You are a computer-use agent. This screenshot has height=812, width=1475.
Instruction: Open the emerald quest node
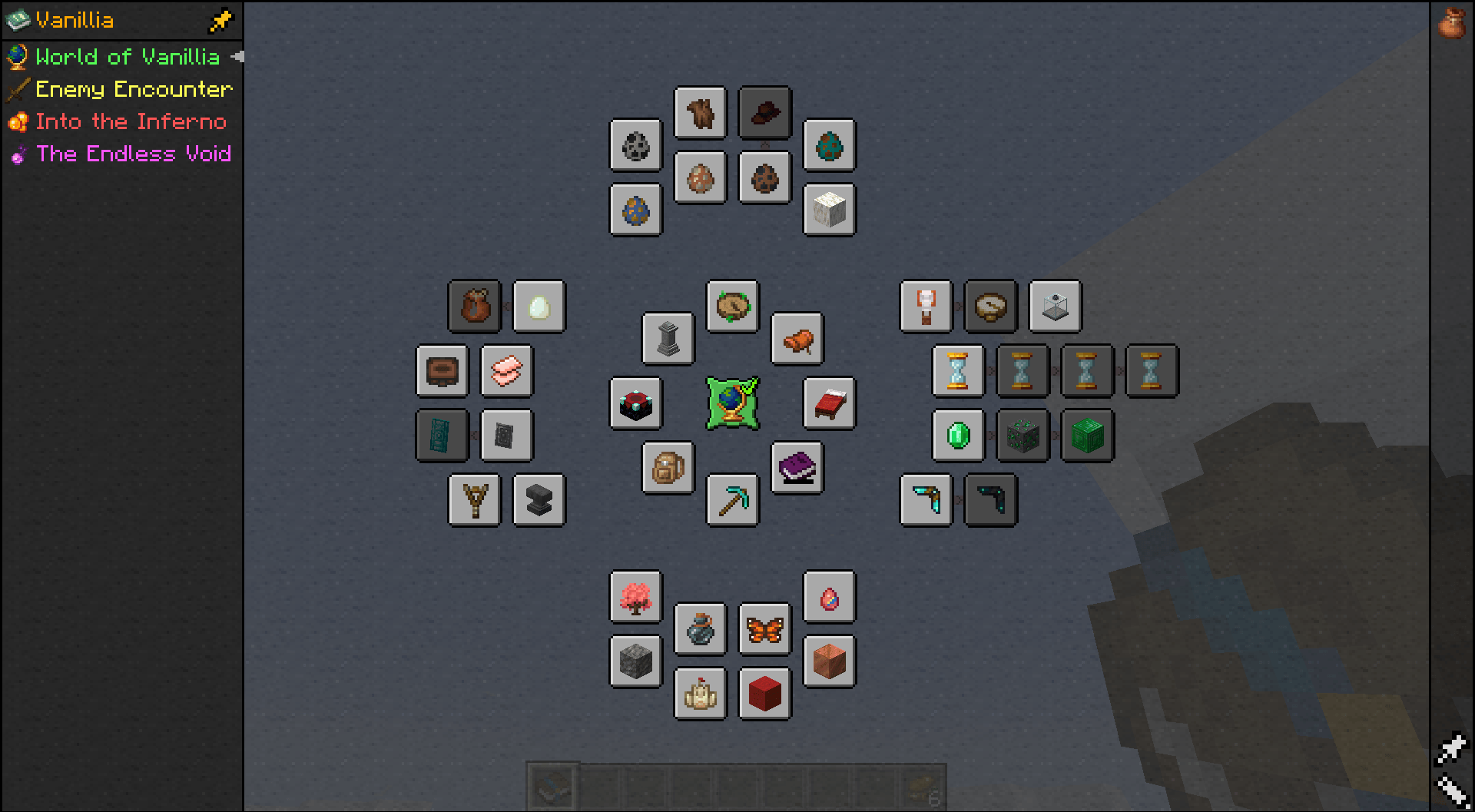pyautogui.click(x=957, y=436)
